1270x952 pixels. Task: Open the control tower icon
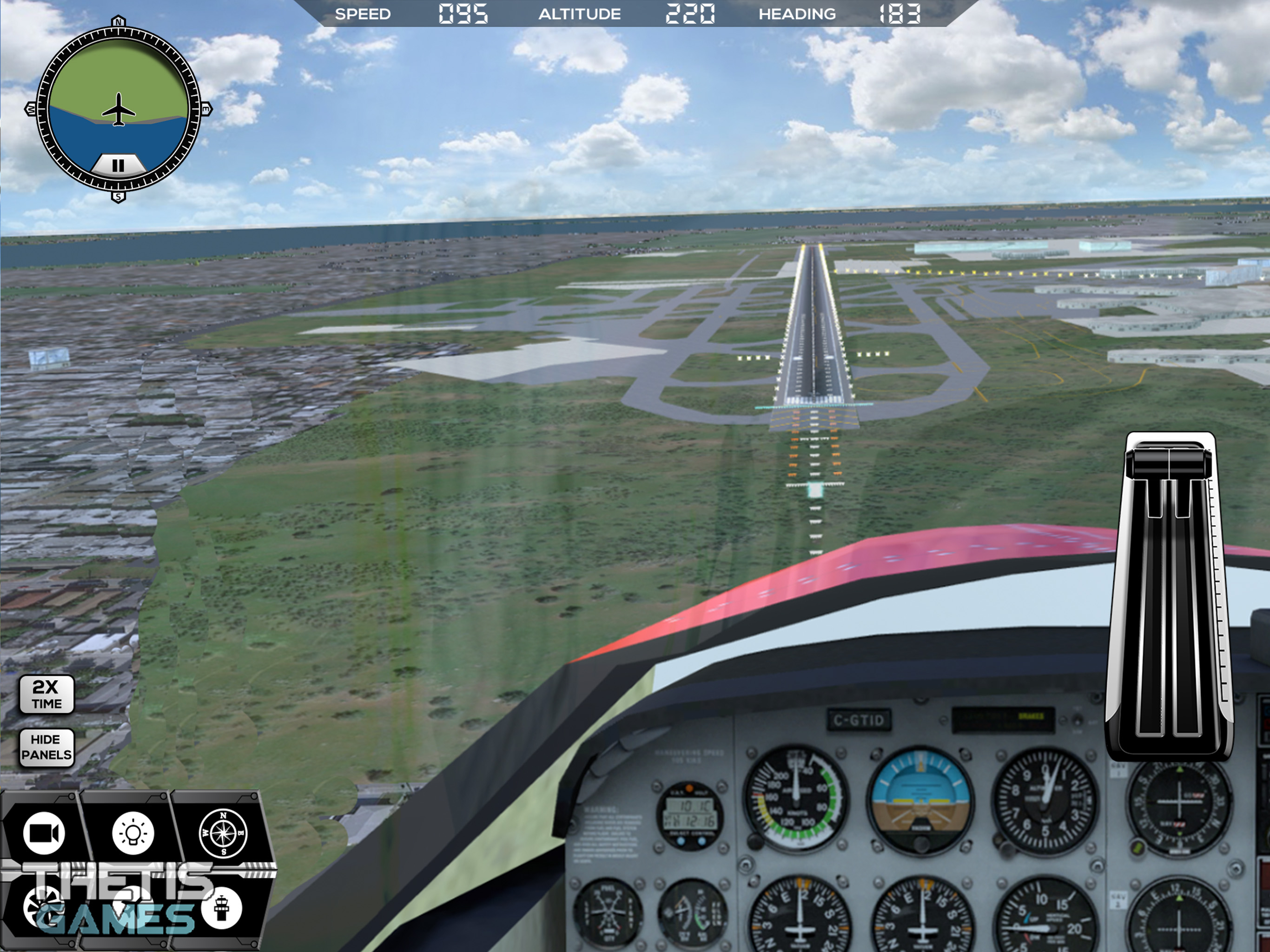222,908
